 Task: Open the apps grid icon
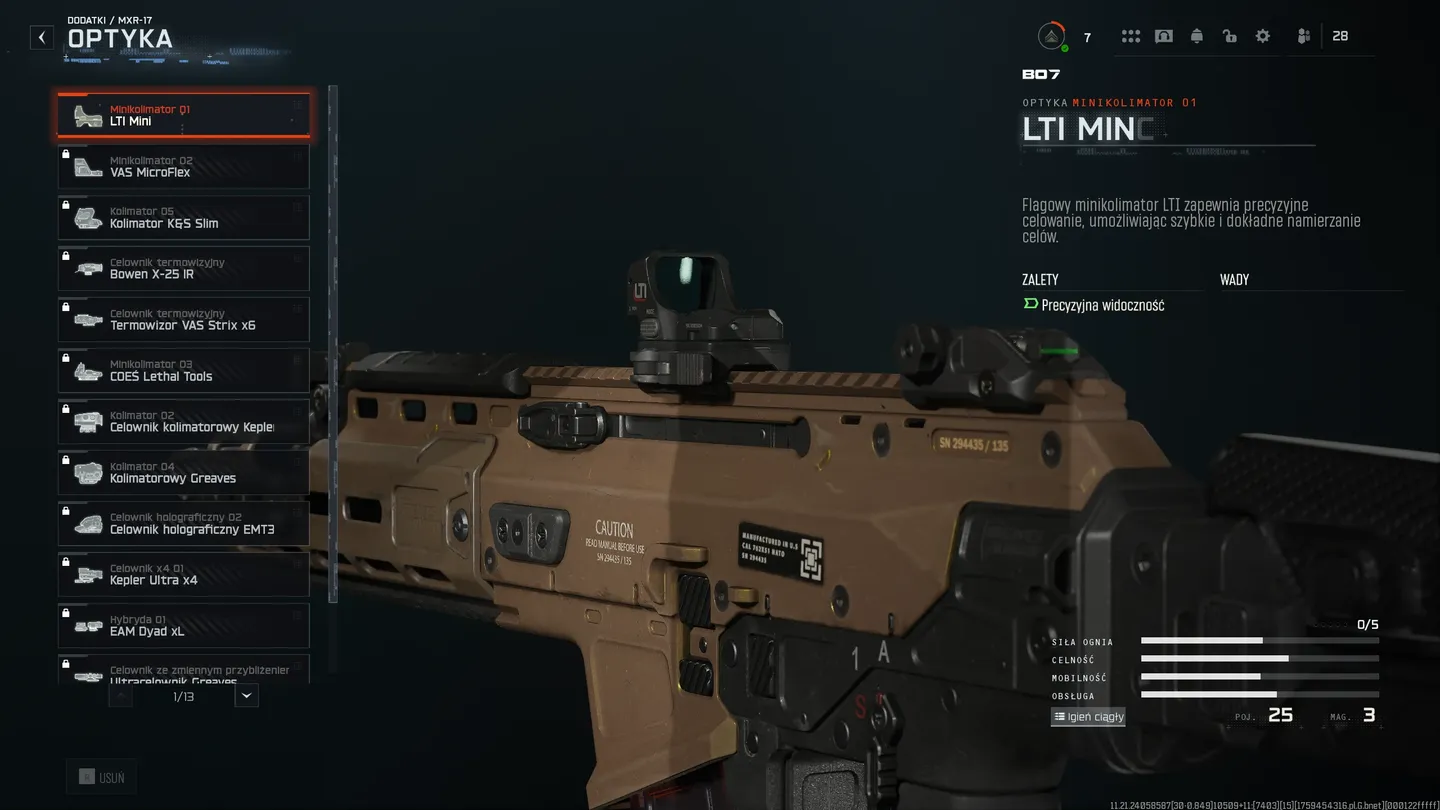pos(1131,35)
